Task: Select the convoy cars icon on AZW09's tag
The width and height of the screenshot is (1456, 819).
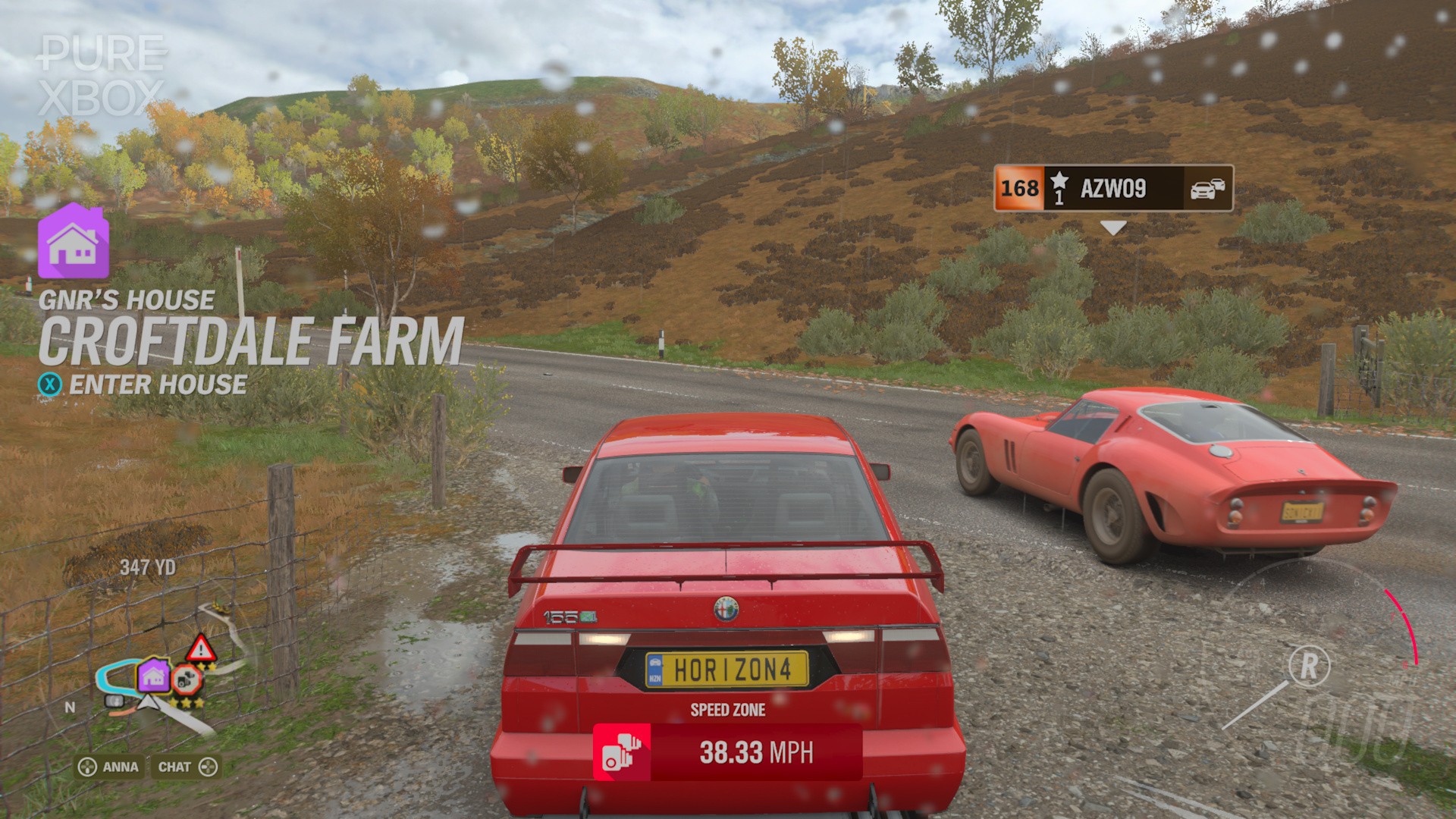Action: [1207, 189]
